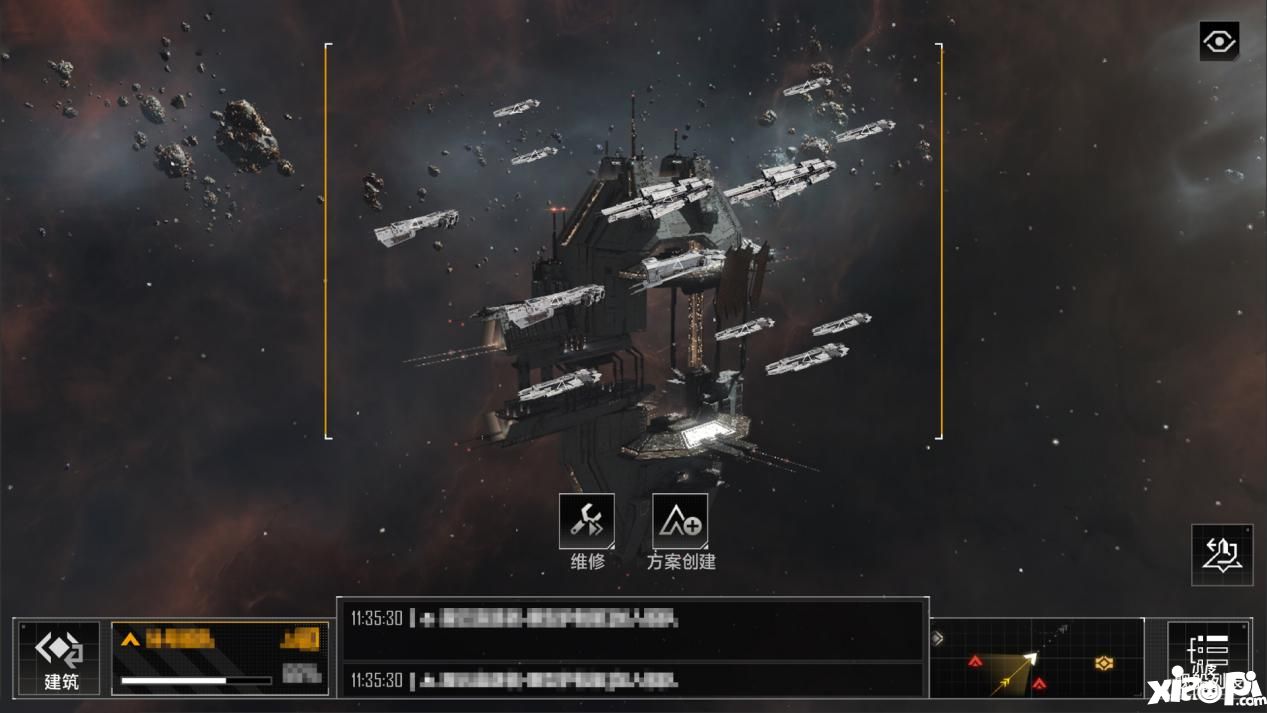
Task: Choose the 方案创建 (Create Plan) button
Action: coord(680,521)
